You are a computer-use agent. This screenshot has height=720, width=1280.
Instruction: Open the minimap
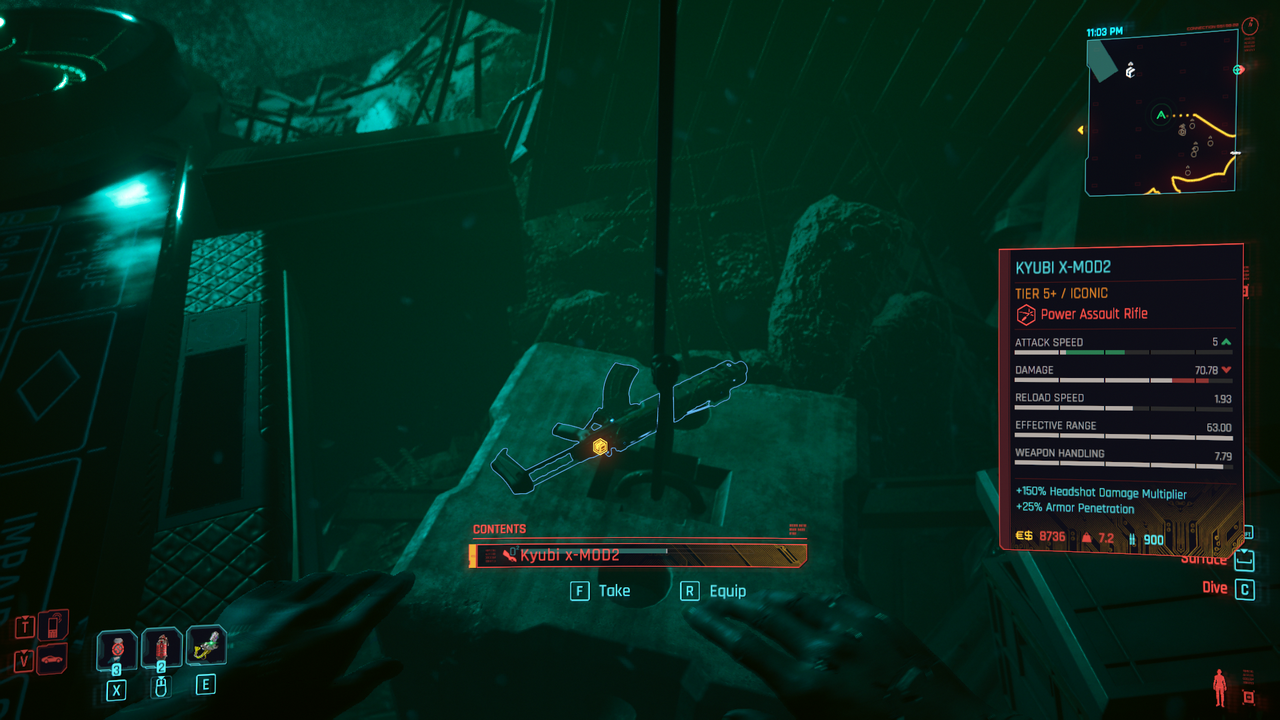tap(1162, 112)
